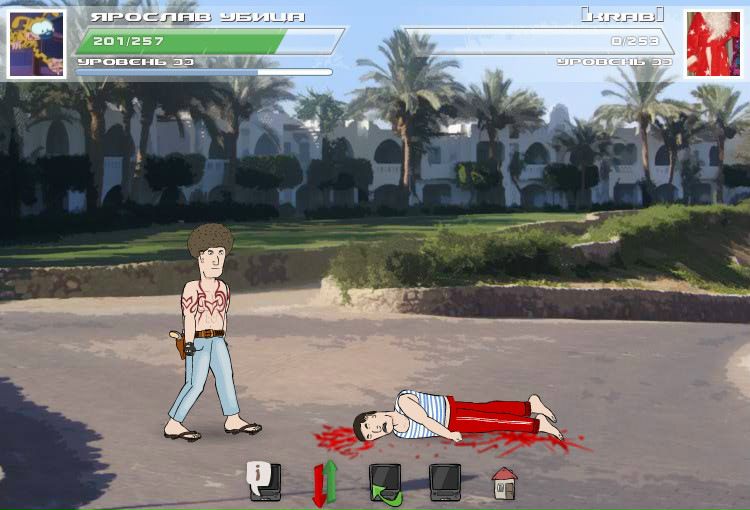
Task: Click the red and green arrows icon
Action: (x=325, y=482)
